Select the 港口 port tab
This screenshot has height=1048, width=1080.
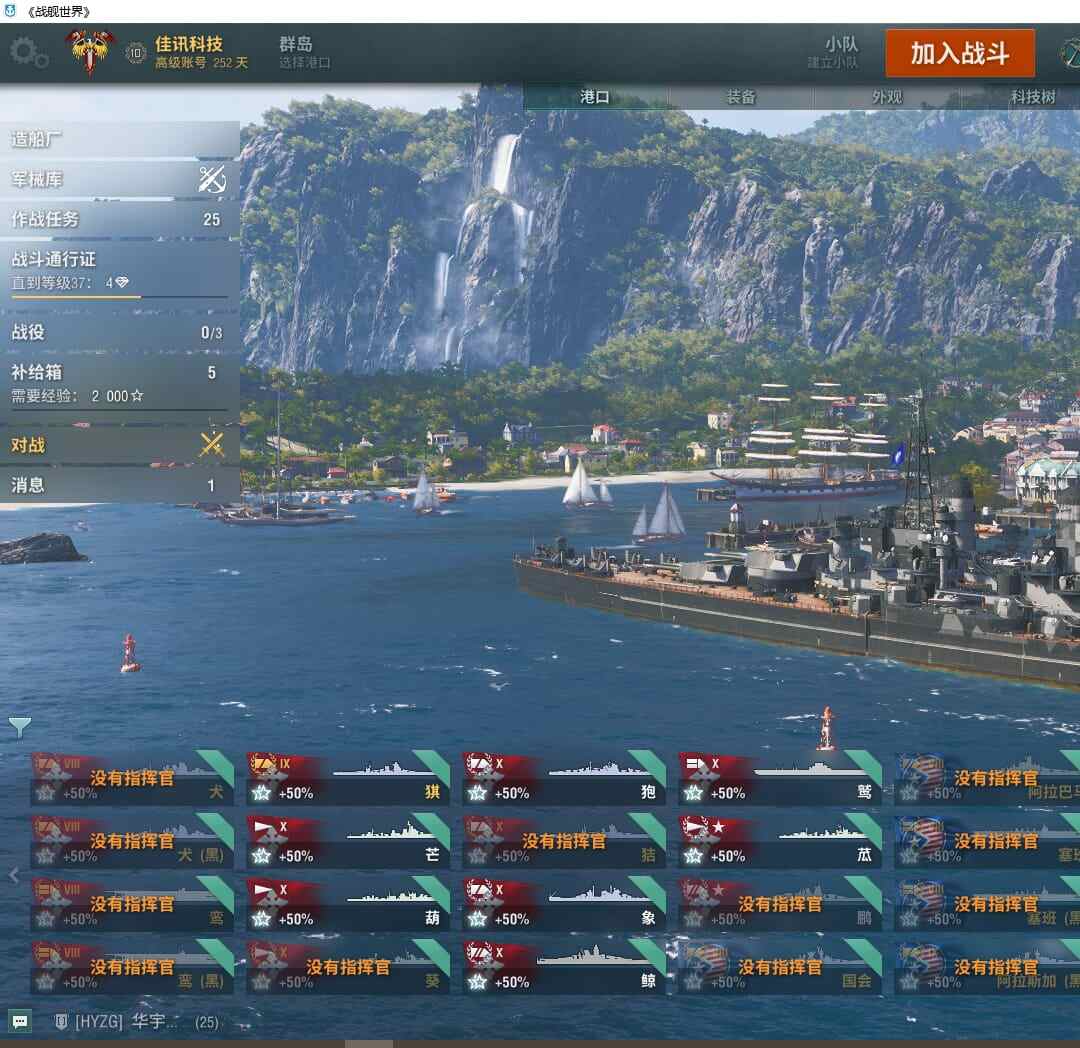(595, 97)
